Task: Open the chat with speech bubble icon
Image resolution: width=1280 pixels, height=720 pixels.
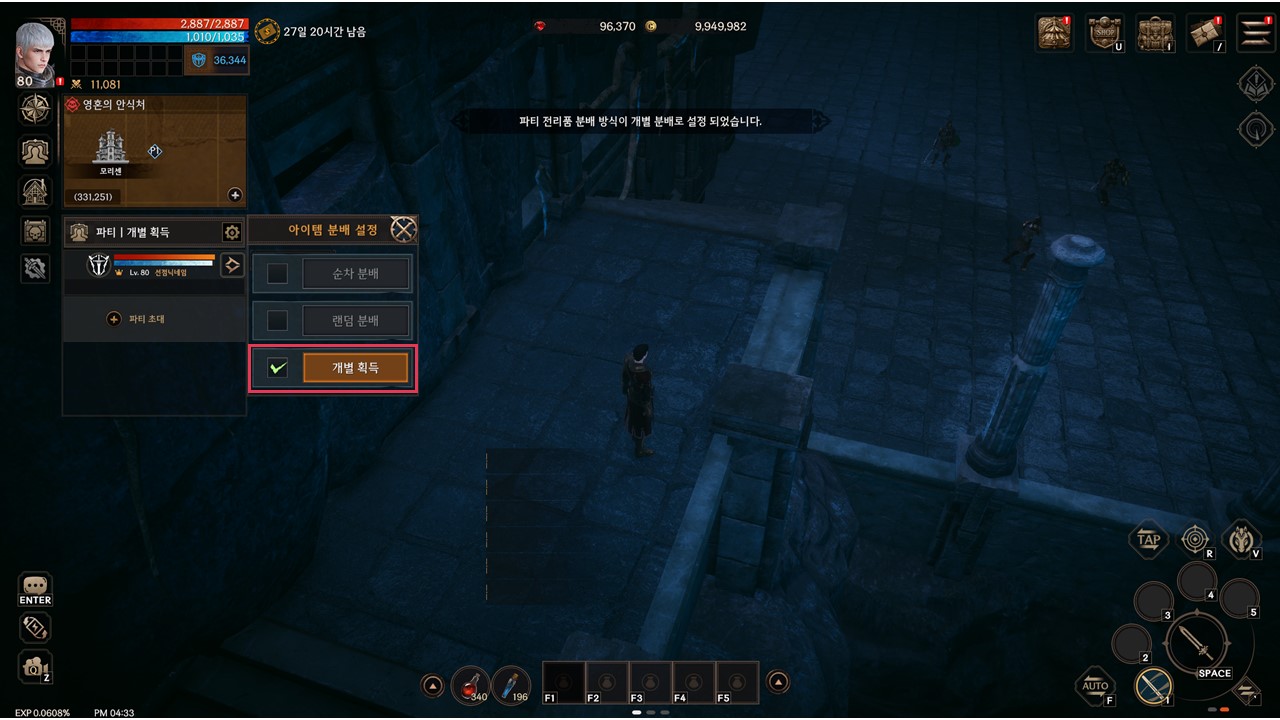Action: tap(35, 586)
